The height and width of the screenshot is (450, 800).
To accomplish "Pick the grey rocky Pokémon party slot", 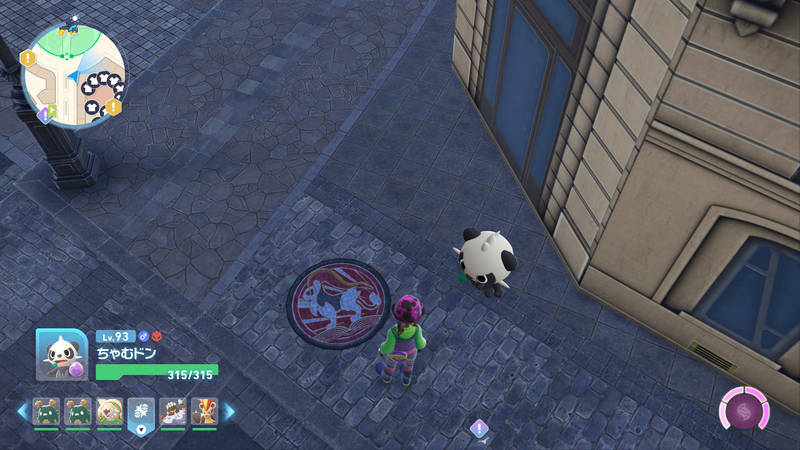I will [173, 411].
